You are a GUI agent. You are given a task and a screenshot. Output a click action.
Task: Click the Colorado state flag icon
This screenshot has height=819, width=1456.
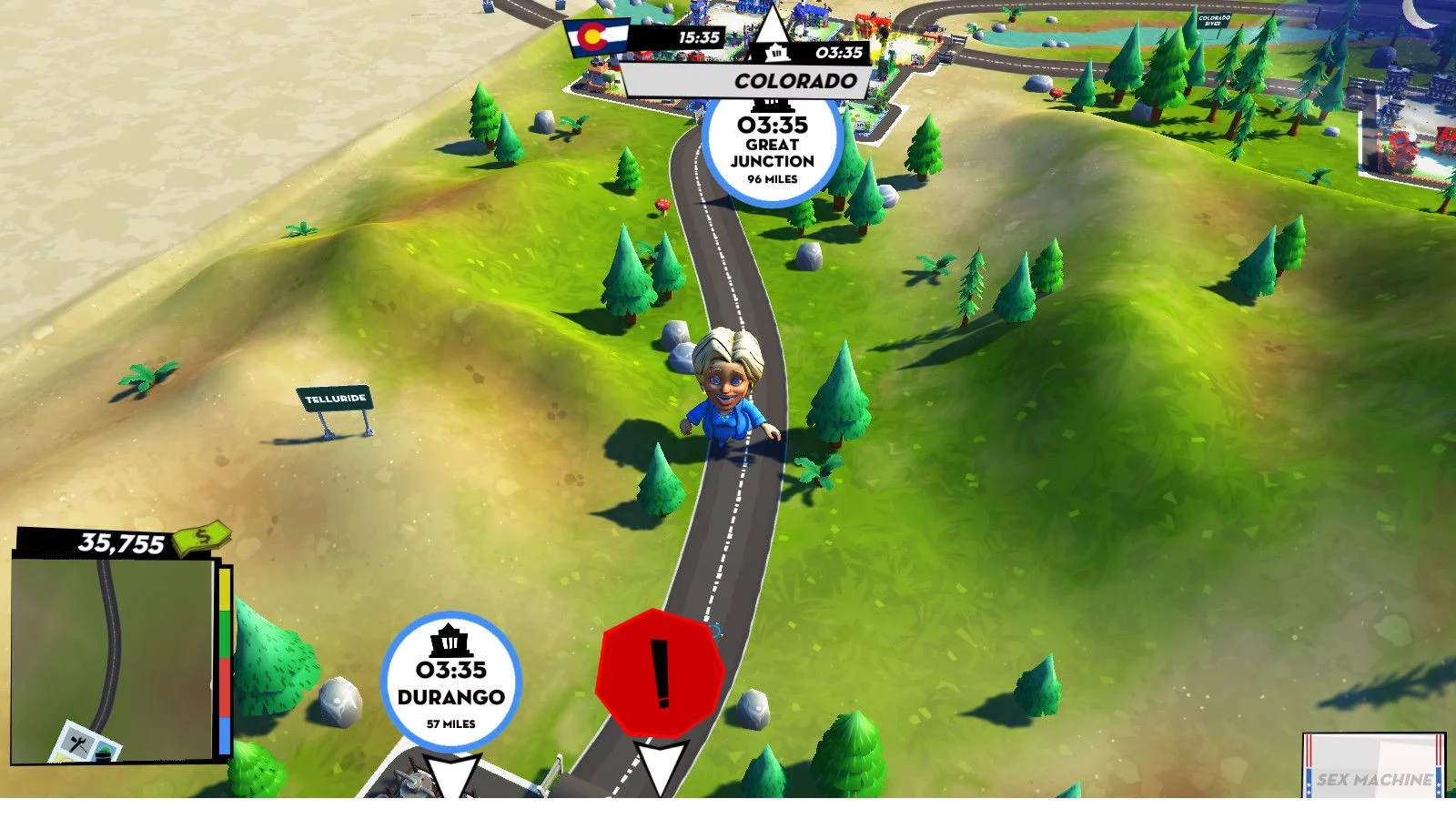[596, 37]
